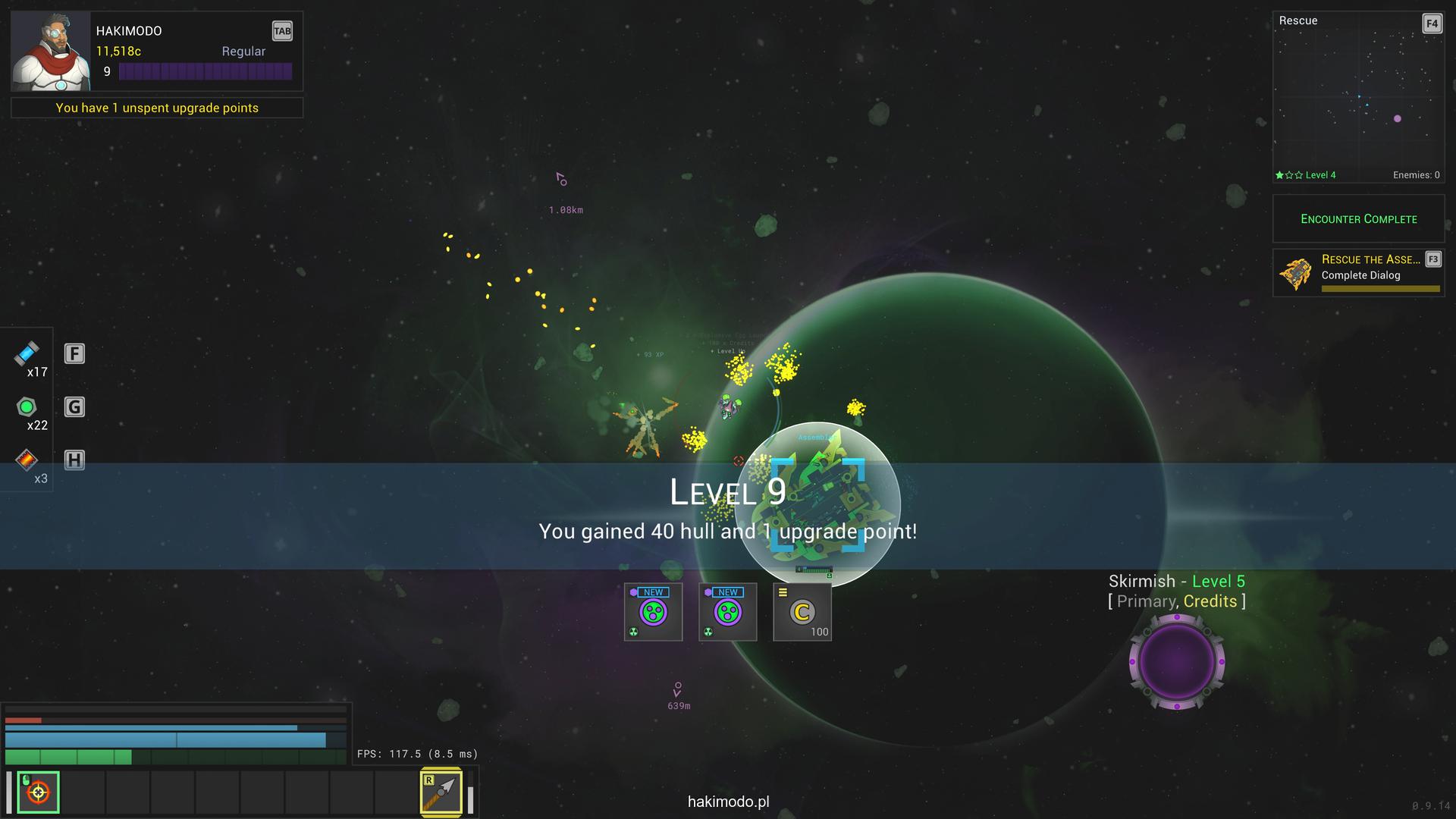Activate the green hexagon consumable

(x=27, y=407)
